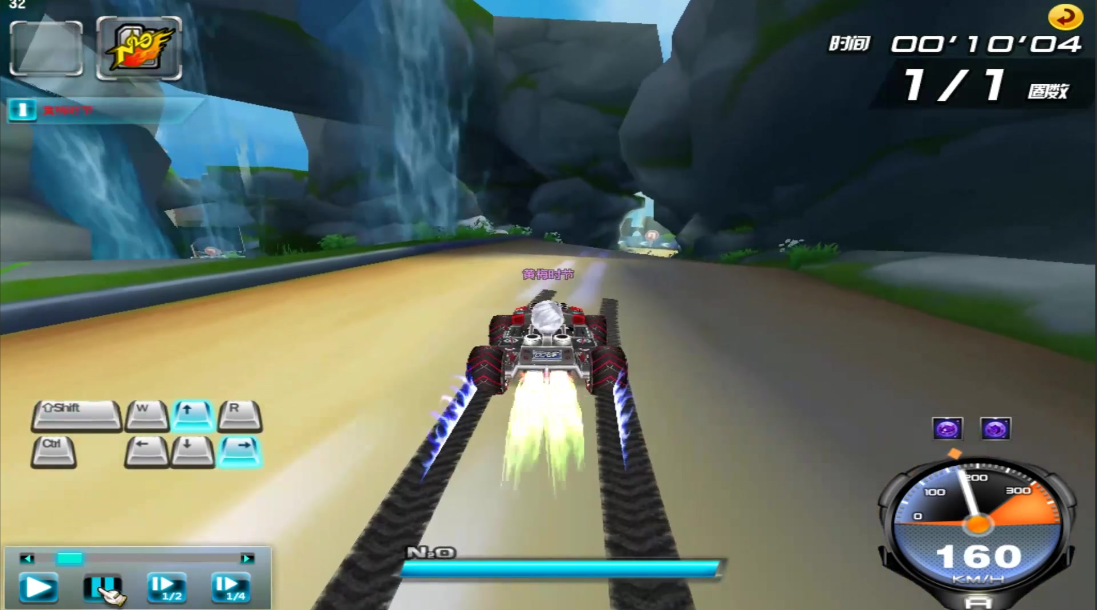Activate the N2O nitro item slot
The image size is (1097, 610).
pos(139,48)
